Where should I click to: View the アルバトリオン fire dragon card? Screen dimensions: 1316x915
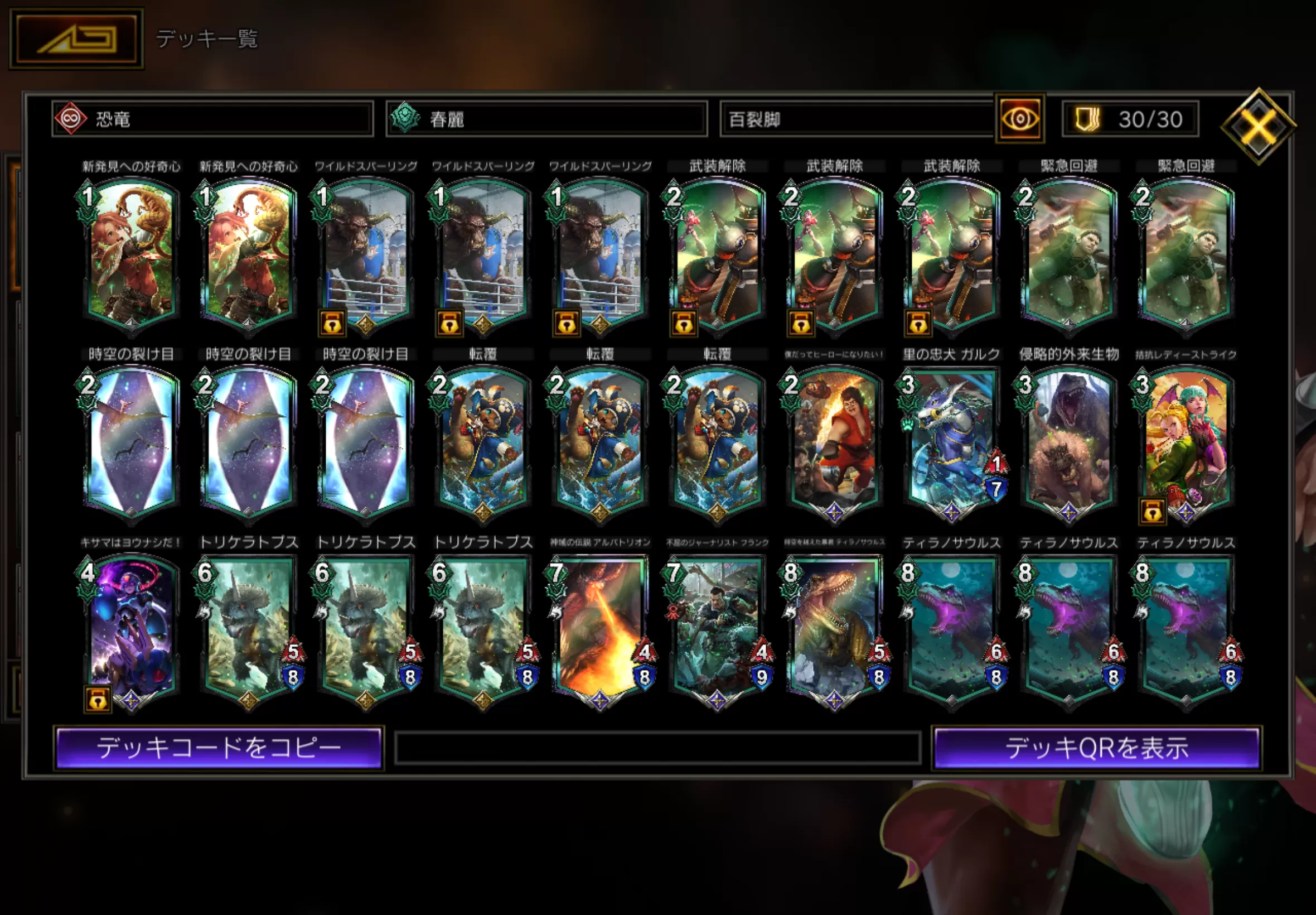point(600,629)
